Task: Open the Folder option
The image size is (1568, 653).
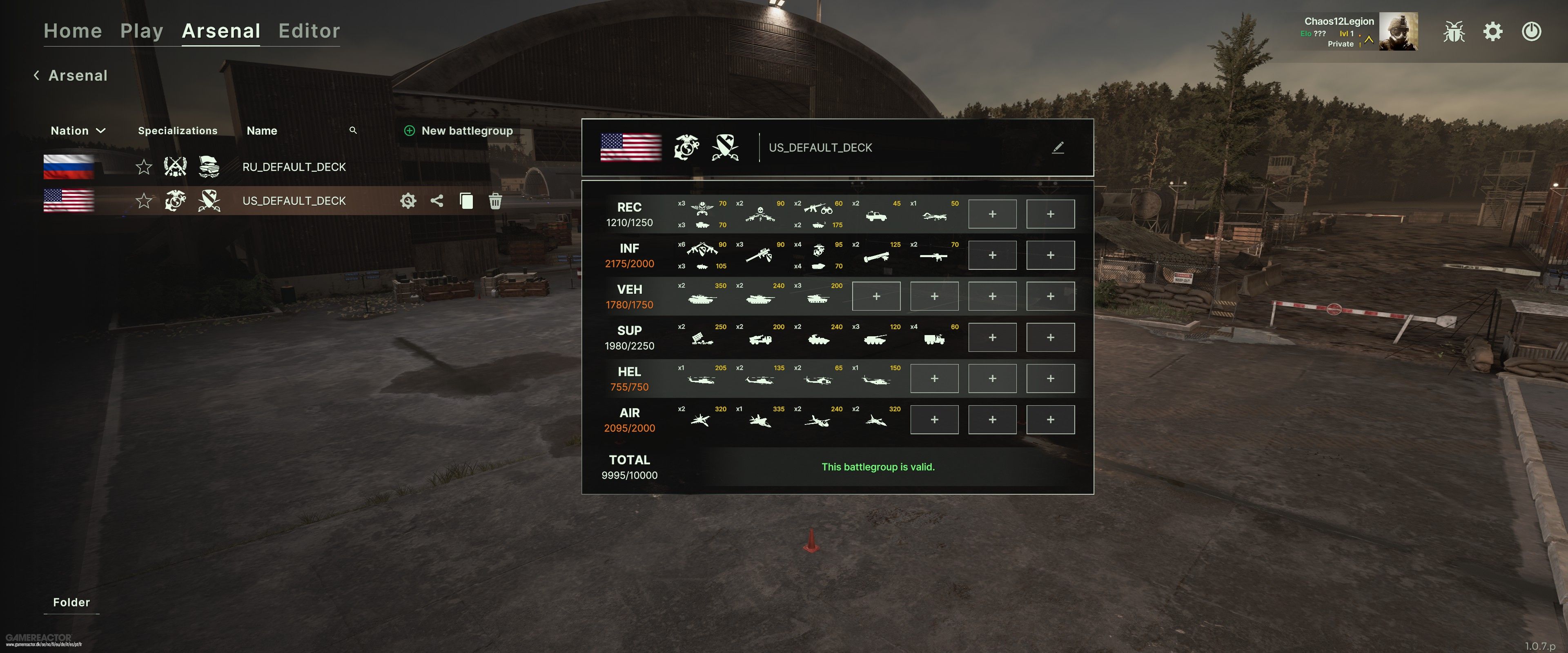Action: [71, 602]
